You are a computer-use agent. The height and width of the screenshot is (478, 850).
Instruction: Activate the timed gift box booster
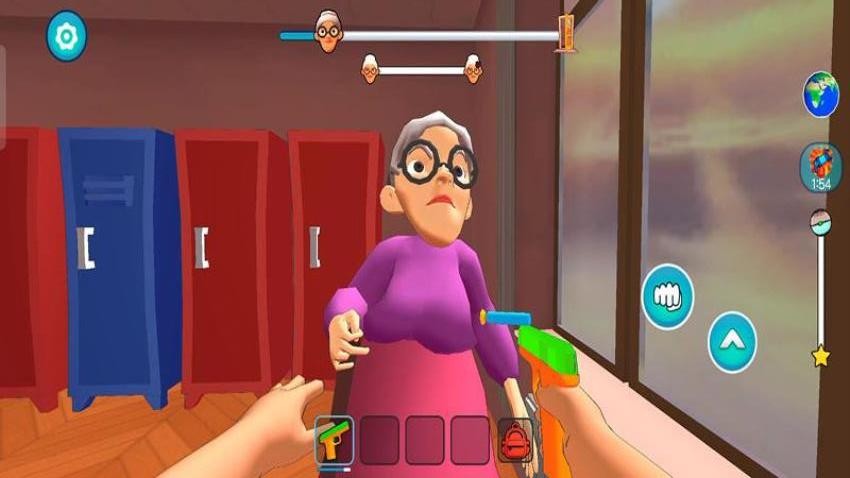819,165
